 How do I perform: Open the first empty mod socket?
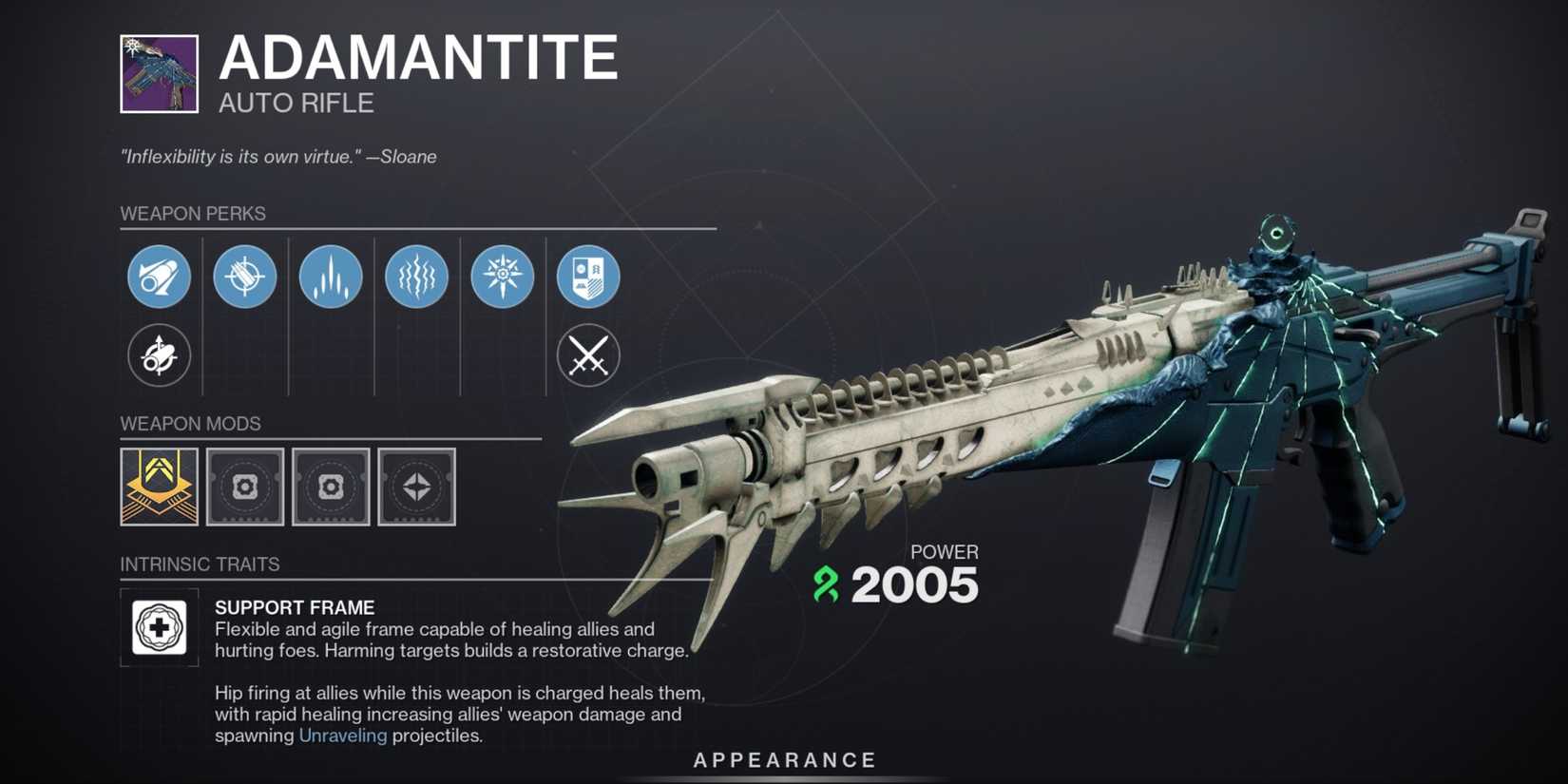[244, 487]
